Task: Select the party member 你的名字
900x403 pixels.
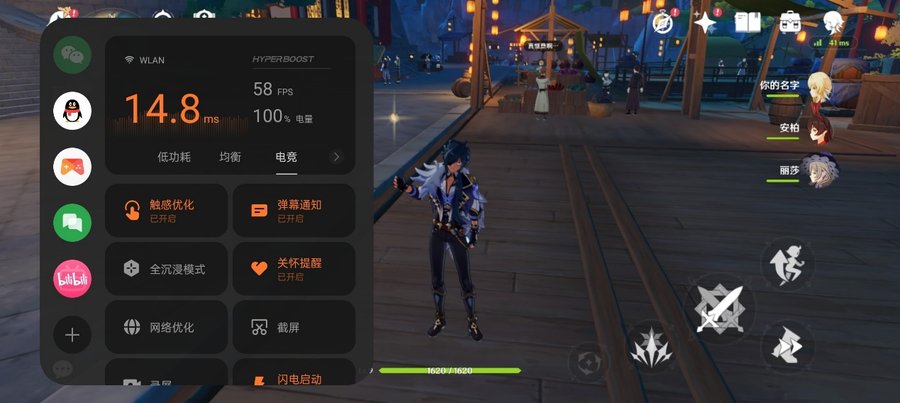Action: pyautogui.click(x=820, y=88)
